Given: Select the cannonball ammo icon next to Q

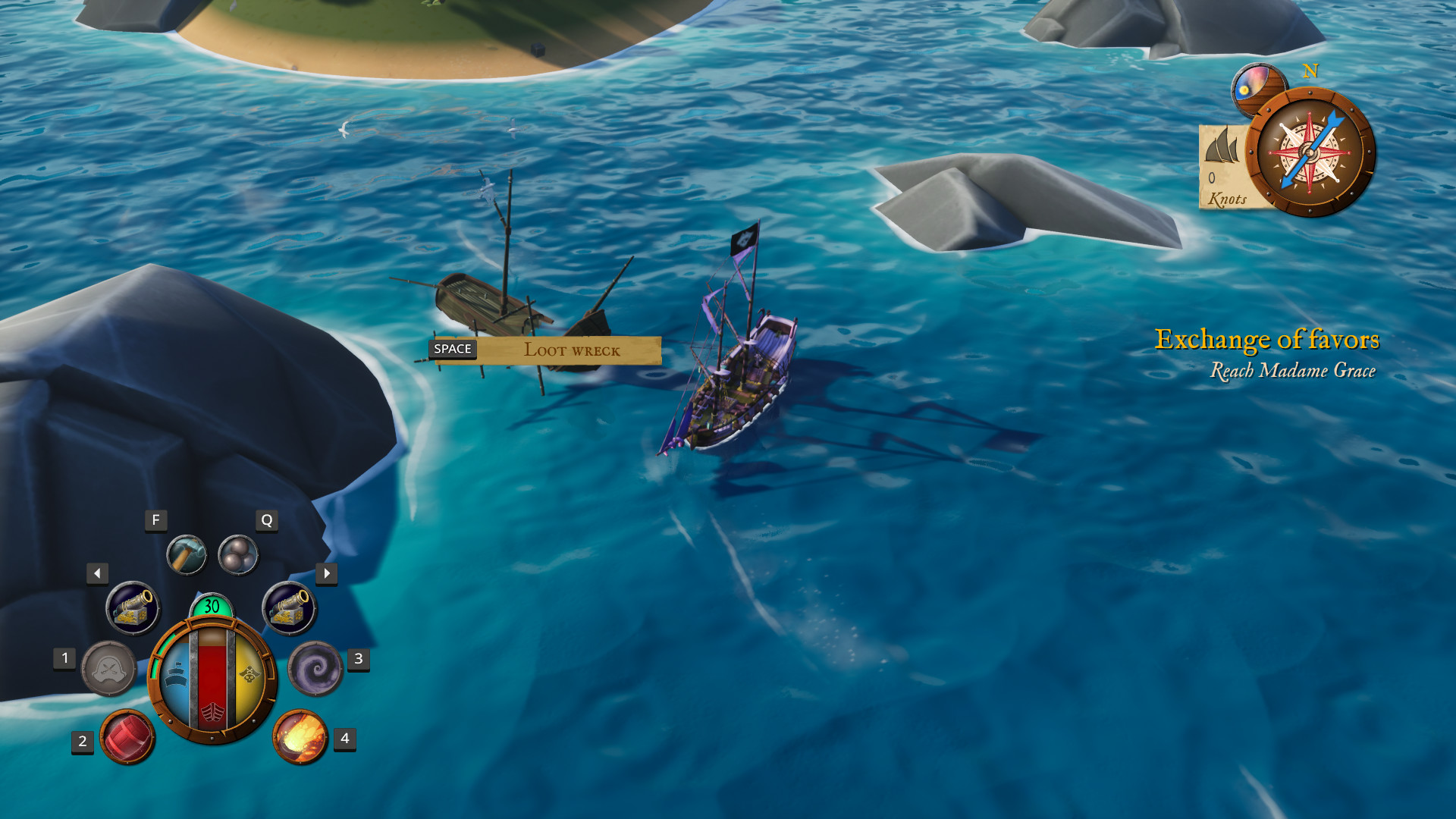Looking at the screenshot, I should 237,554.
